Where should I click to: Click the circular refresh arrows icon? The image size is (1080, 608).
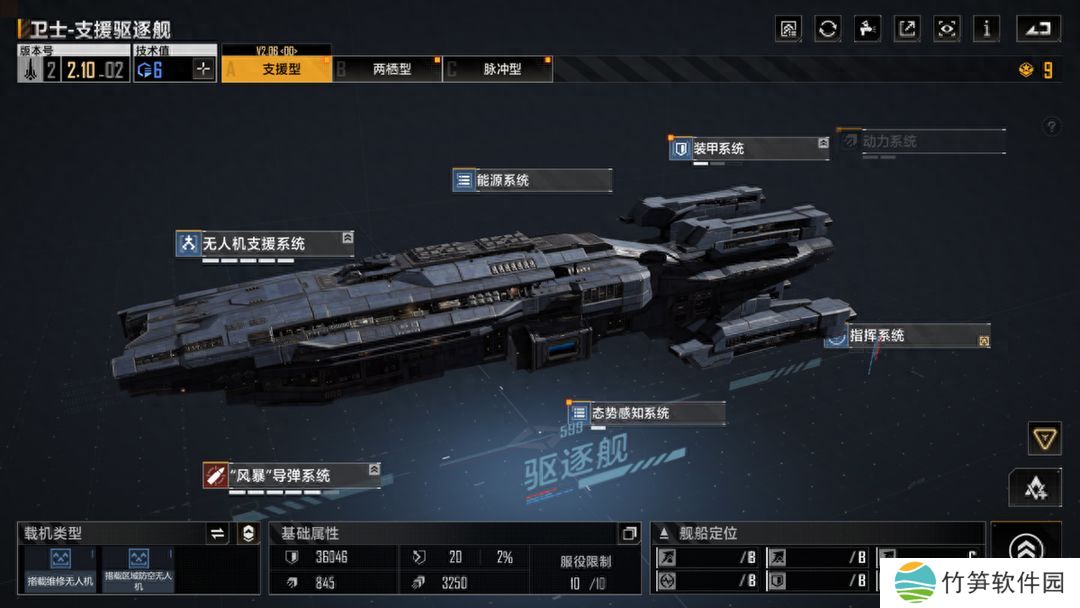tap(828, 28)
